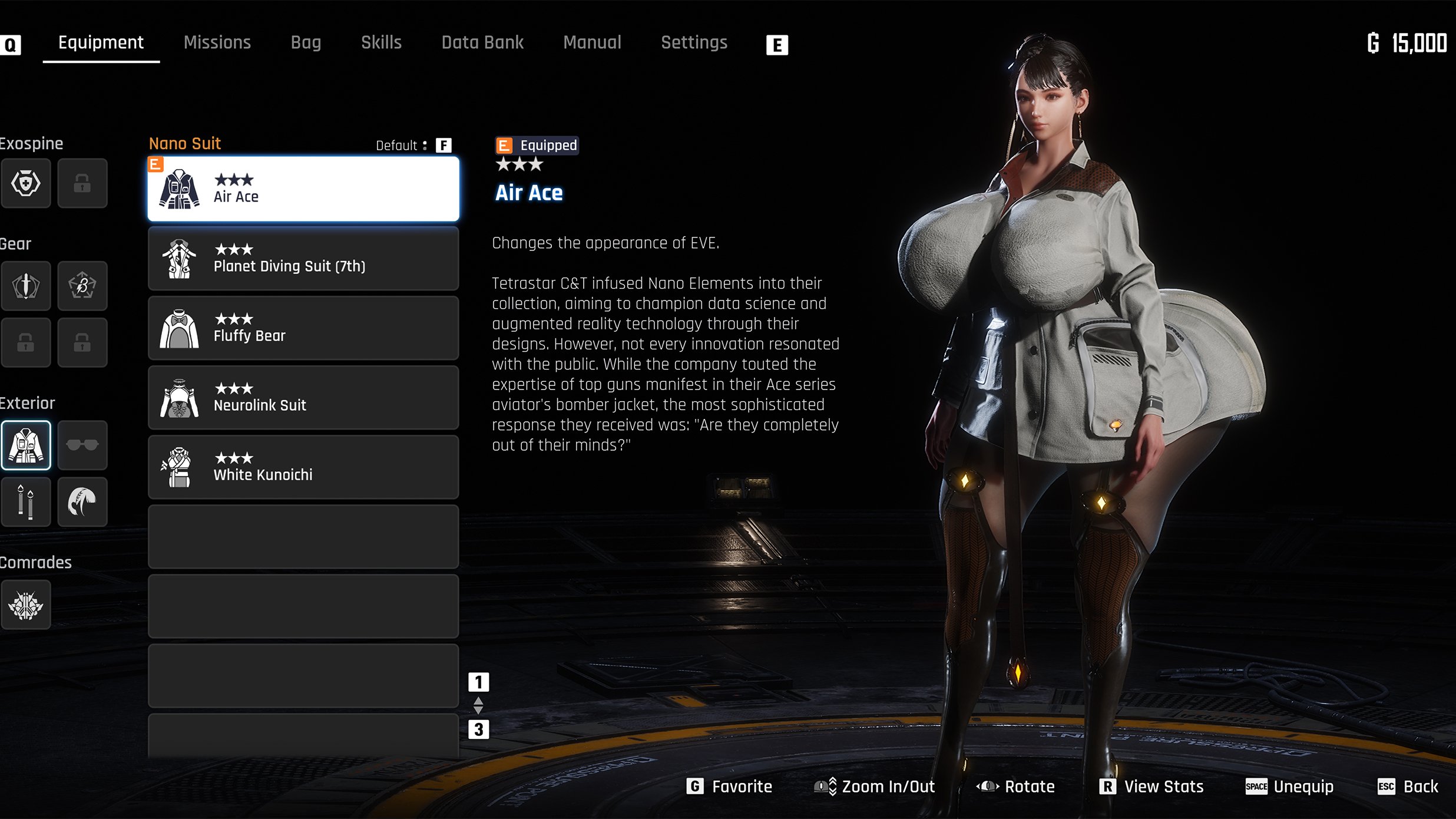1456x819 pixels.
Task: Switch to the Missions tab
Action: coord(217,42)
